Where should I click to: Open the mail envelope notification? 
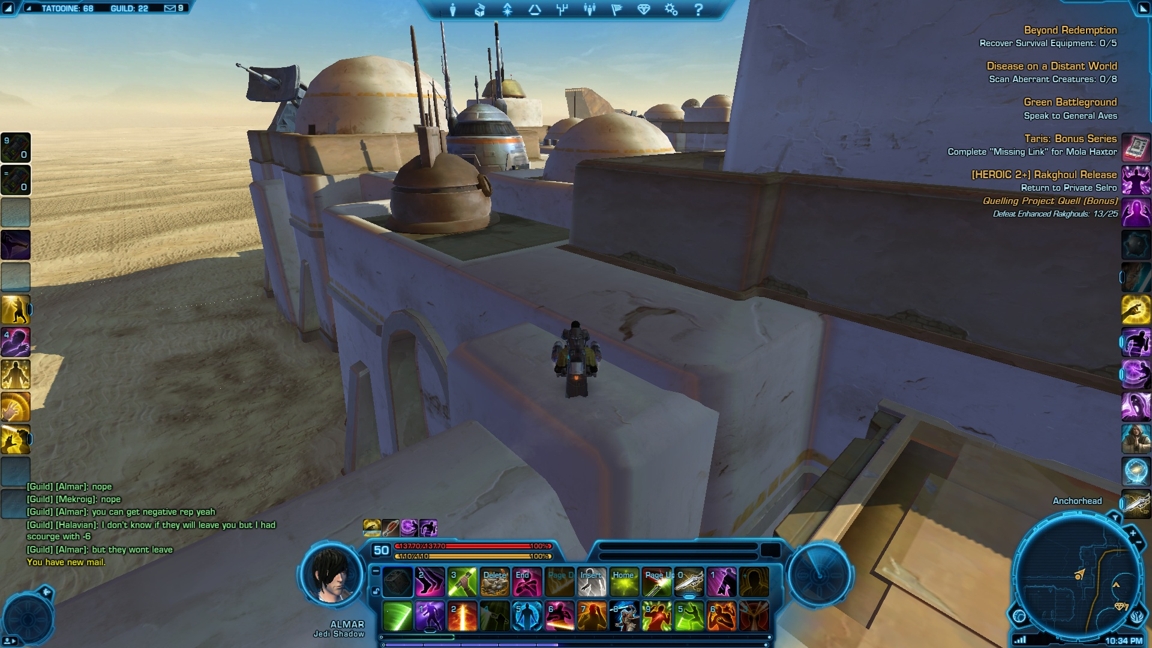pyautogui.click(x=170, y=8)
